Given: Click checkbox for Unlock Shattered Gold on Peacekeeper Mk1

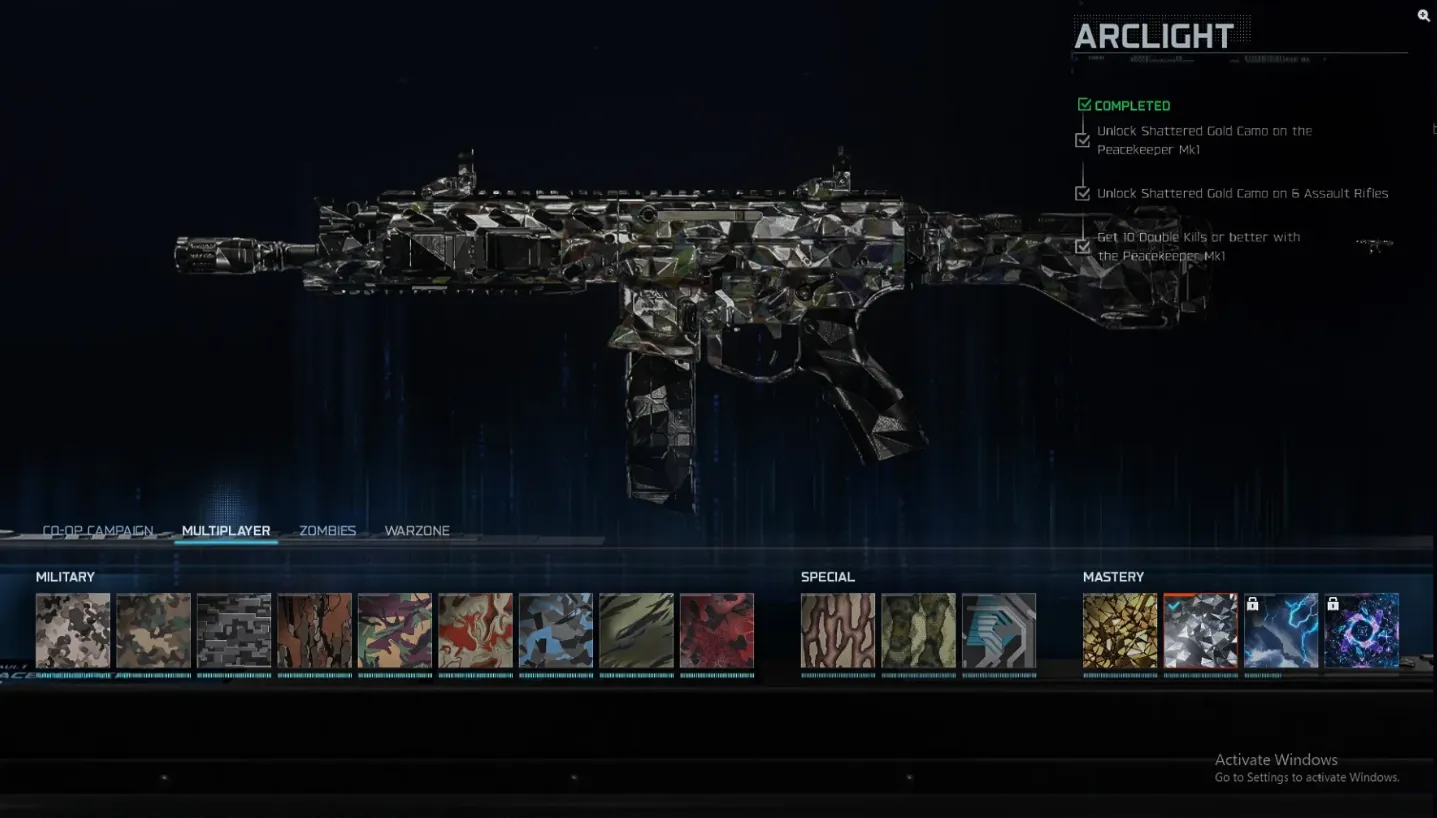Looking at the screenshot, I should pyautogui.click(x=1083, y=140).
